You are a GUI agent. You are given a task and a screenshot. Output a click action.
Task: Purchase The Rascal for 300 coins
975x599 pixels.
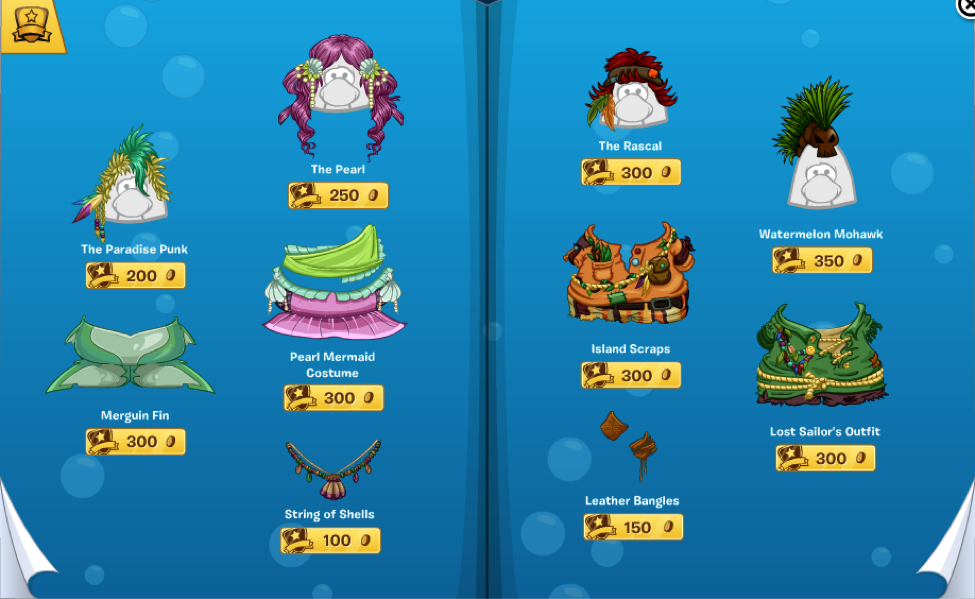[x=631, y=172]
